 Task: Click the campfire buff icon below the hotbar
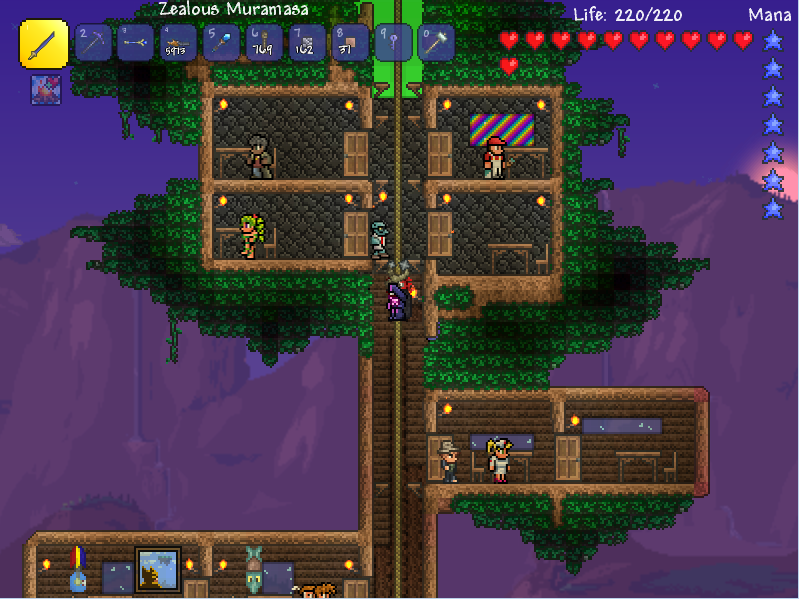[x=44, y=89]
